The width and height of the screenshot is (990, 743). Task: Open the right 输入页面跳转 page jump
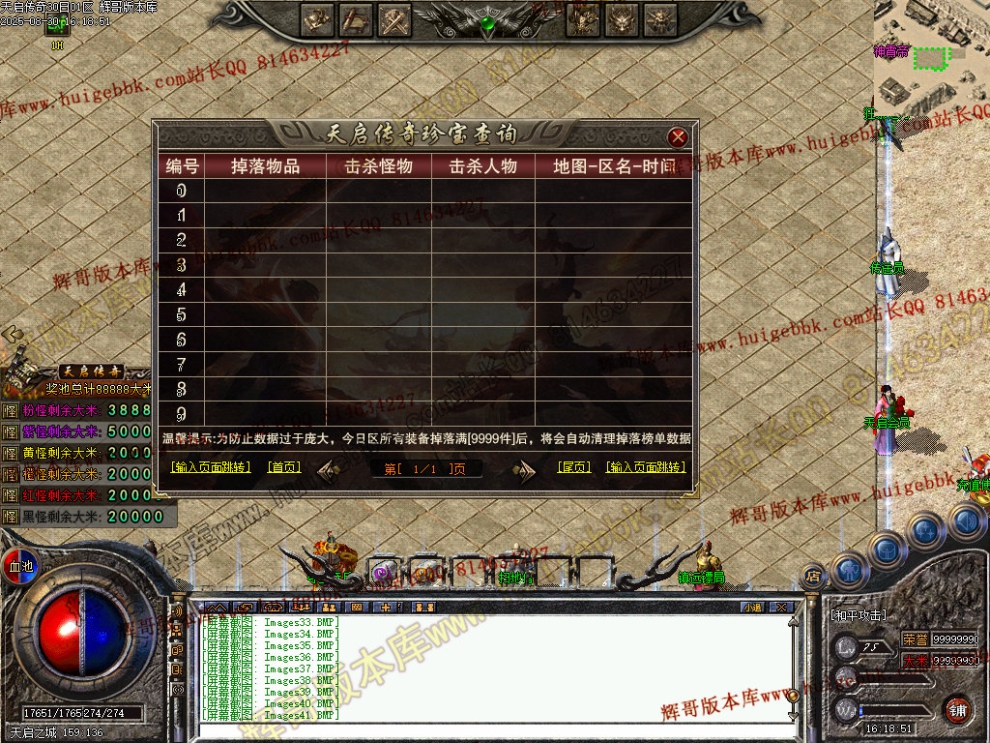pyautogui.click(x=646, y=467)
